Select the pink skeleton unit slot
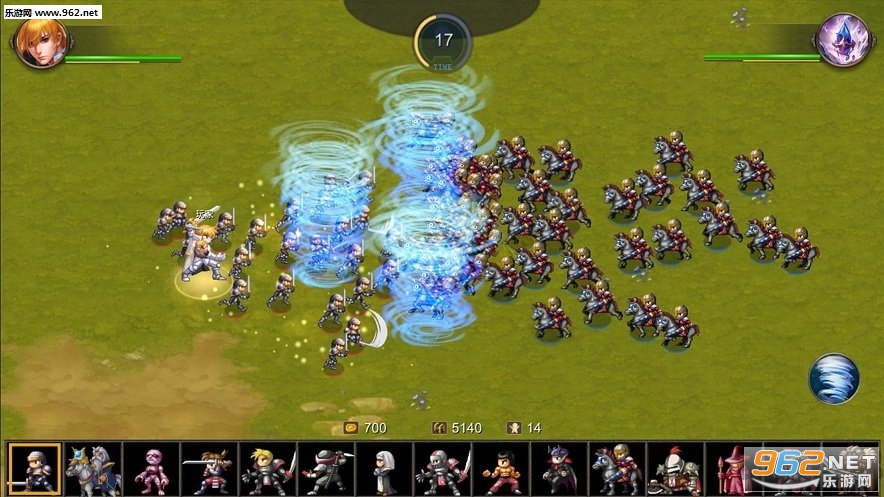This screenshot has width=884, height=497. 151,468
